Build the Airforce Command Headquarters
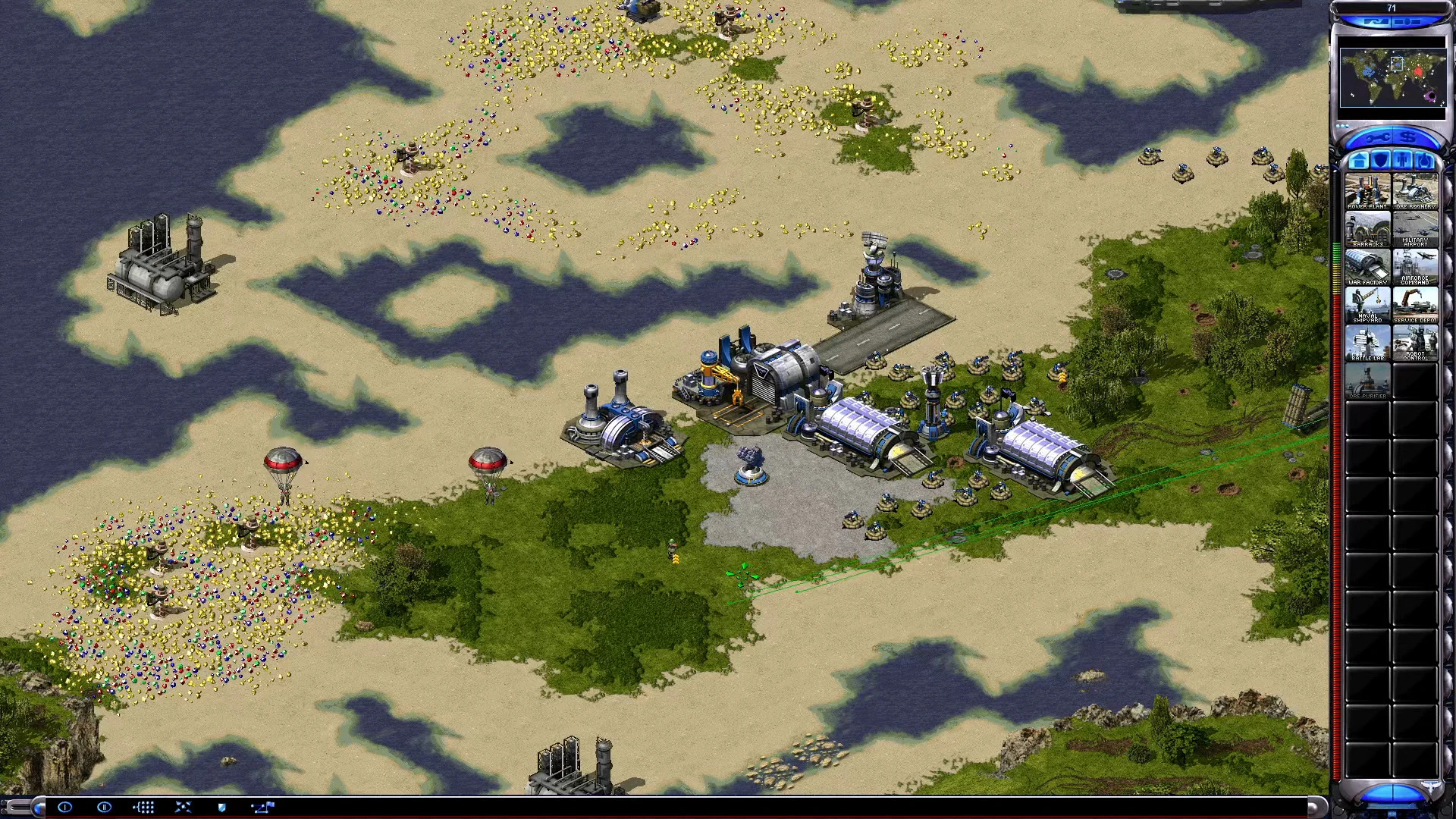The height and width of the screenshot is (819, 1456). [1417, 266]
